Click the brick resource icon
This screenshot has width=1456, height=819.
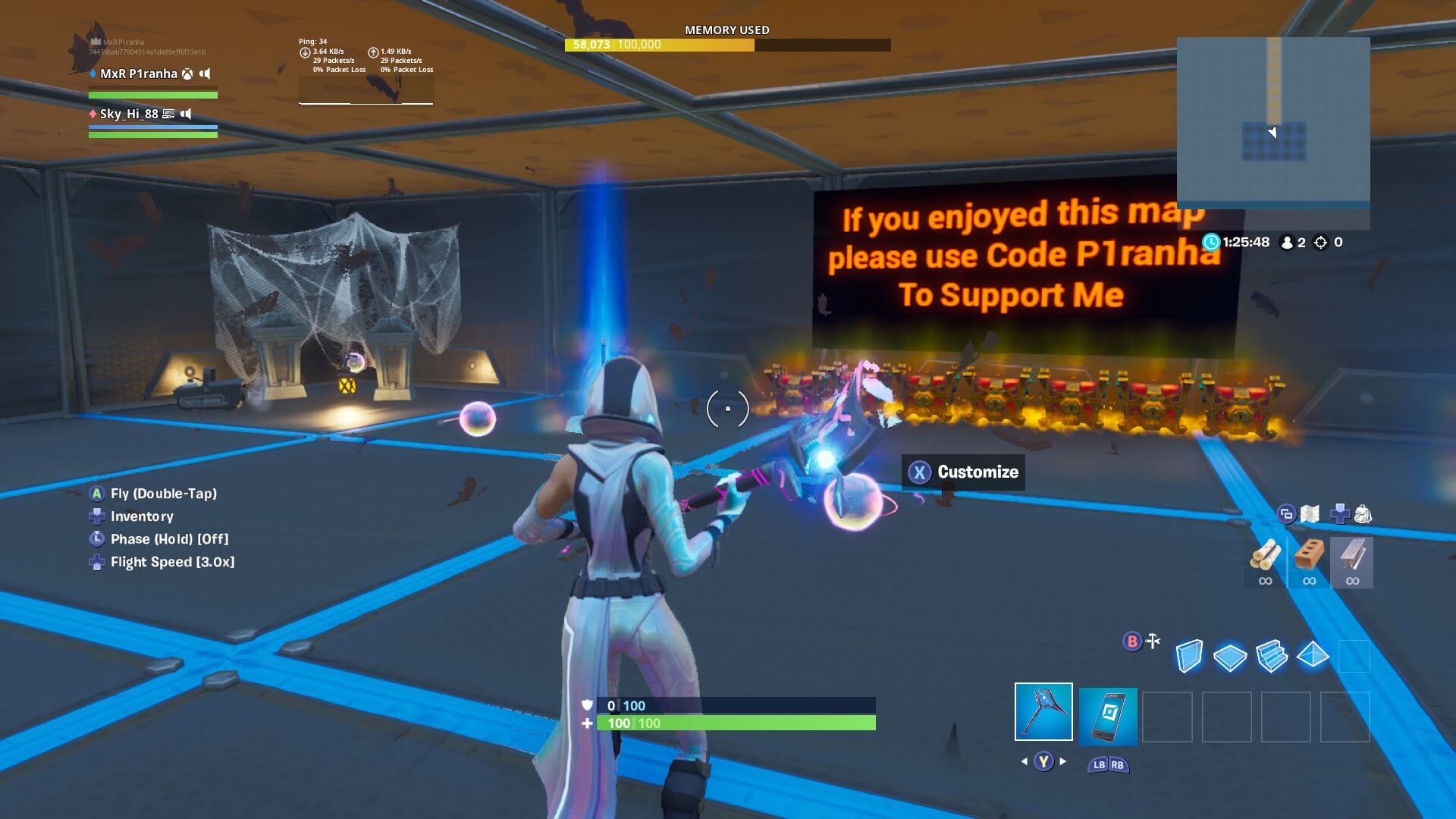pyautogui.click(x=1307, y=554)
